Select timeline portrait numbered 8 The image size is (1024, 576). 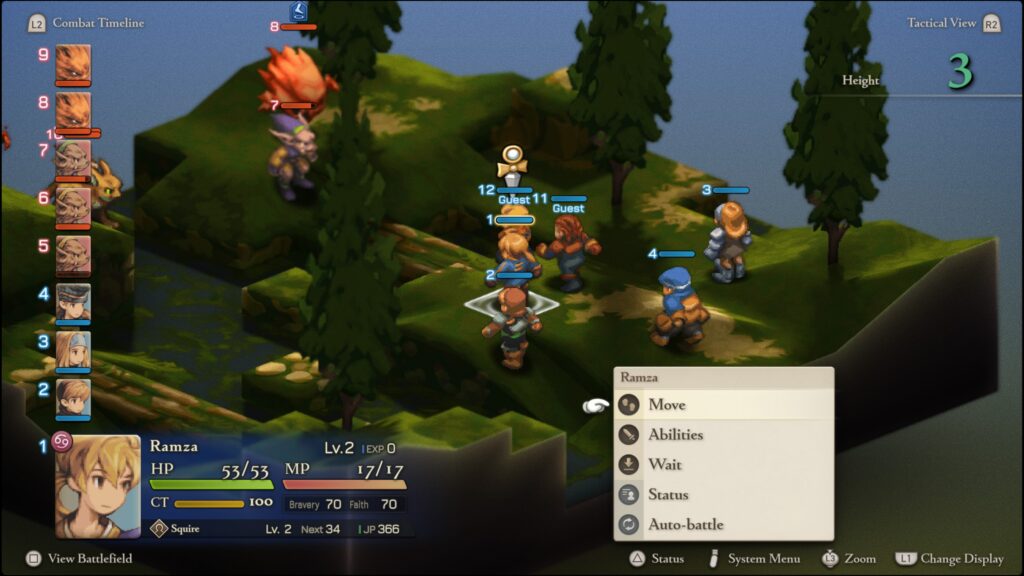[73, 110]
